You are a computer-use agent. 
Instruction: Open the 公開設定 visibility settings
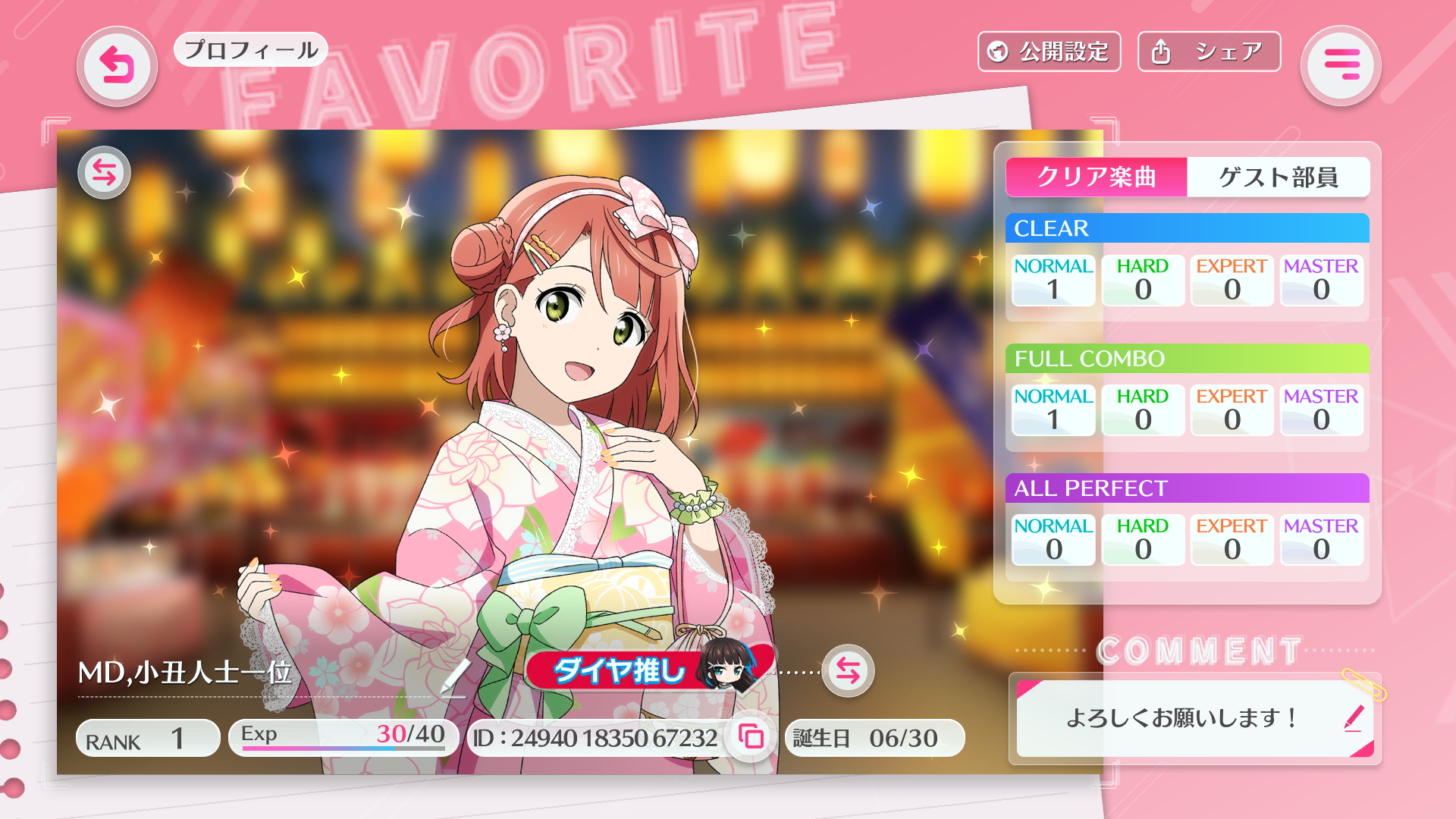1049,52
